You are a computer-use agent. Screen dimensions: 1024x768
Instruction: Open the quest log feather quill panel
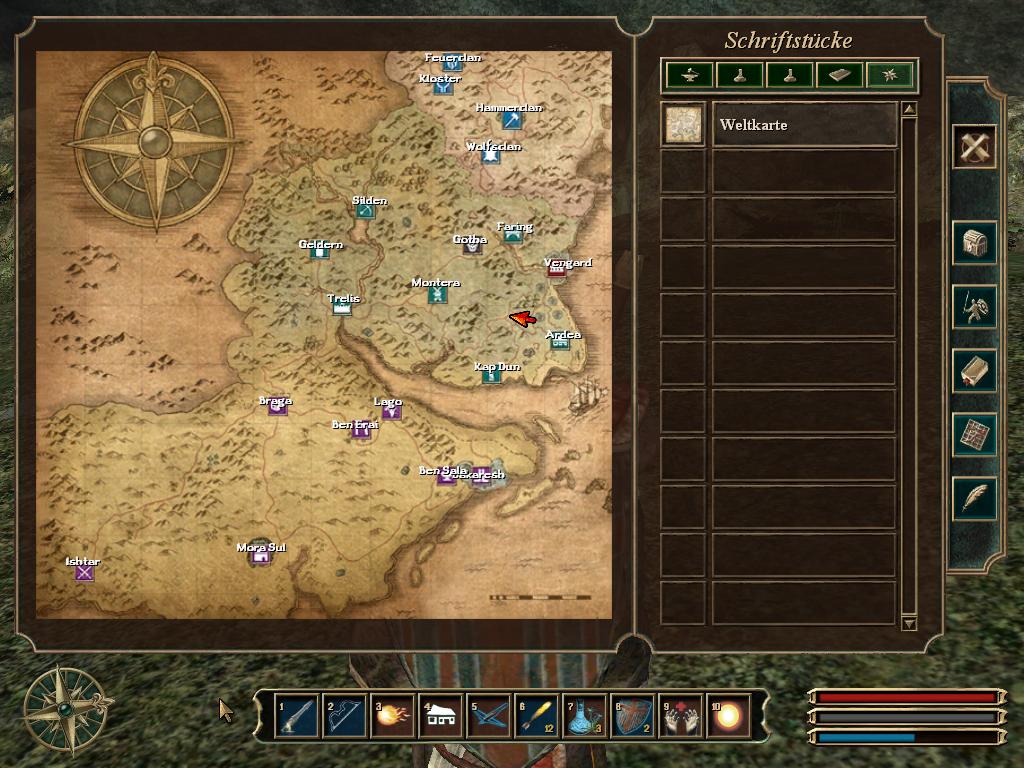(x=974, y=497)
